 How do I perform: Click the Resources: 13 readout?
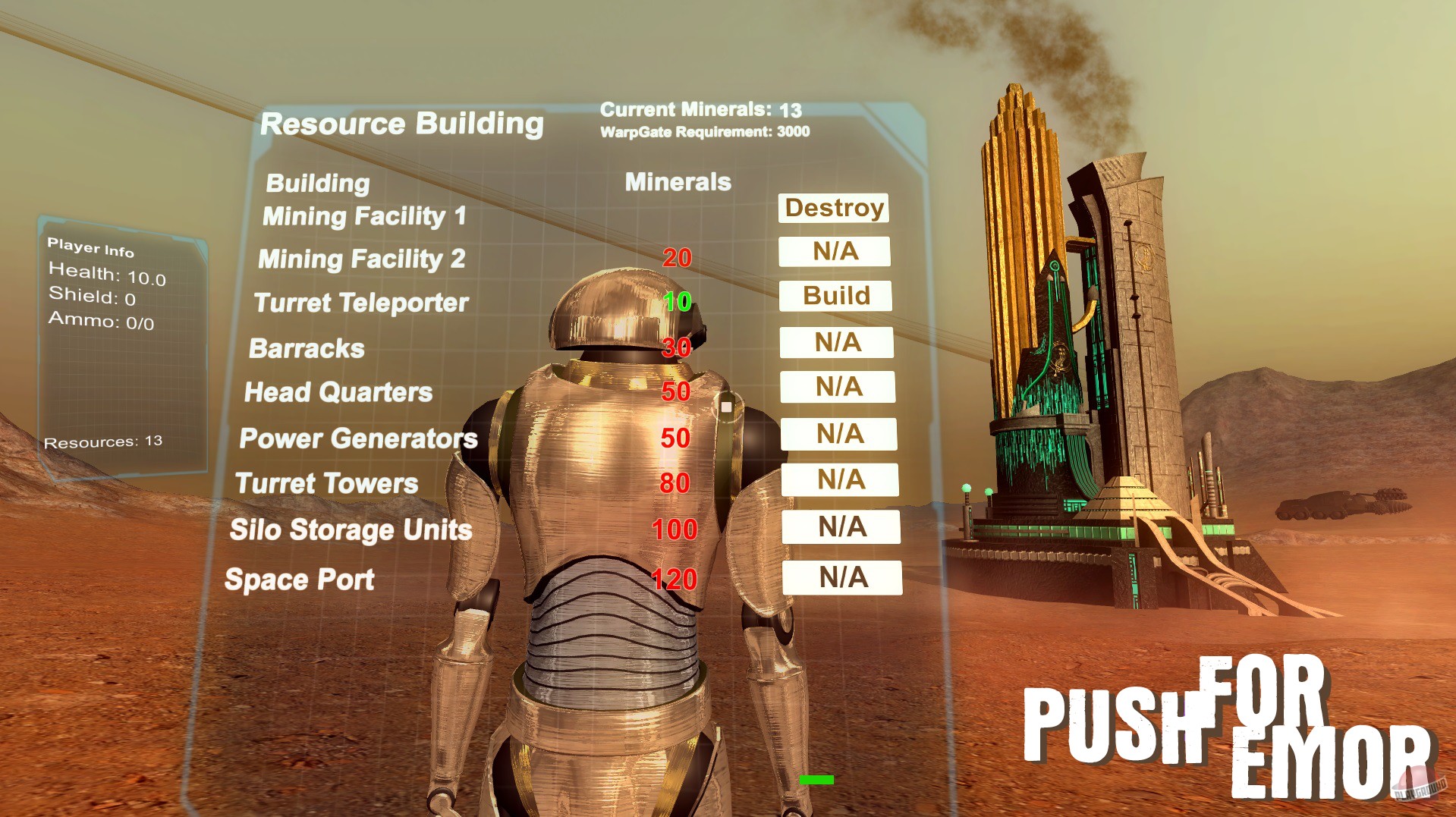point(102,440)
